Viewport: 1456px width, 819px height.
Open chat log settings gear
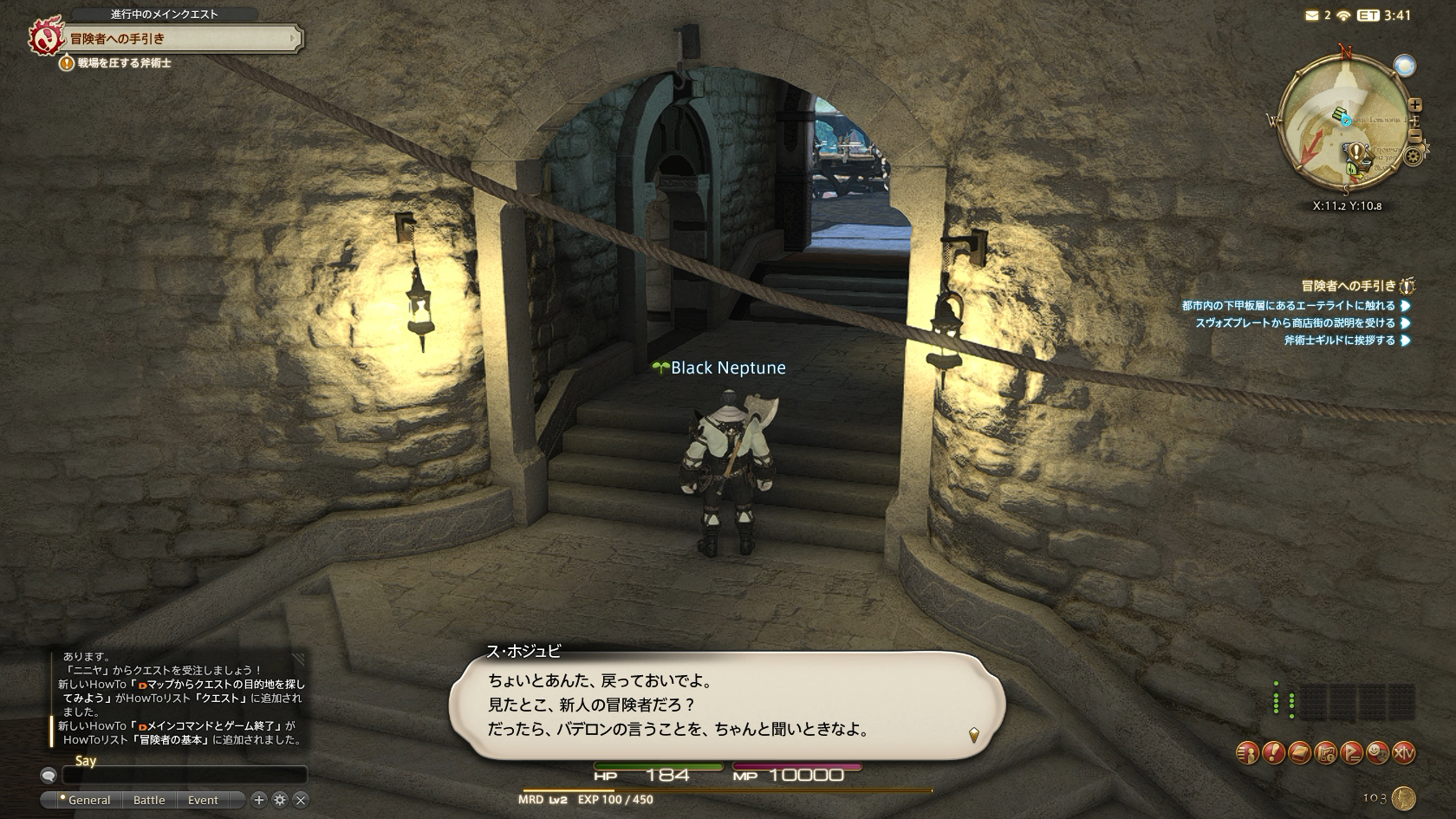coord(279,800)
